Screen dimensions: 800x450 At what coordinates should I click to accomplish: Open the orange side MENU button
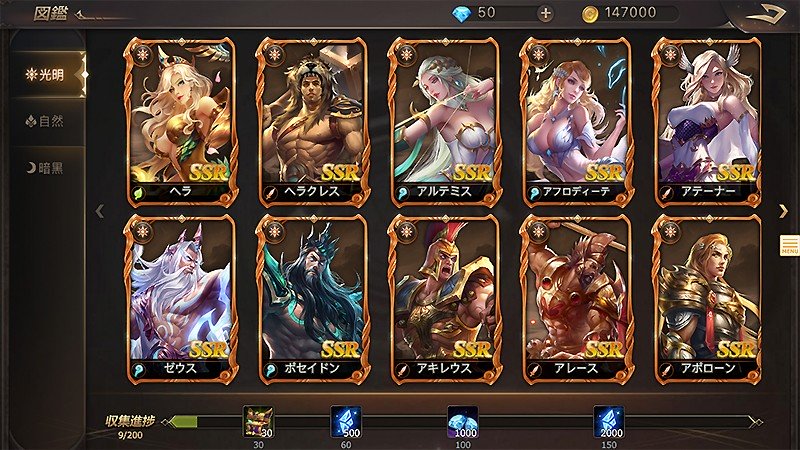coord(789,245)
